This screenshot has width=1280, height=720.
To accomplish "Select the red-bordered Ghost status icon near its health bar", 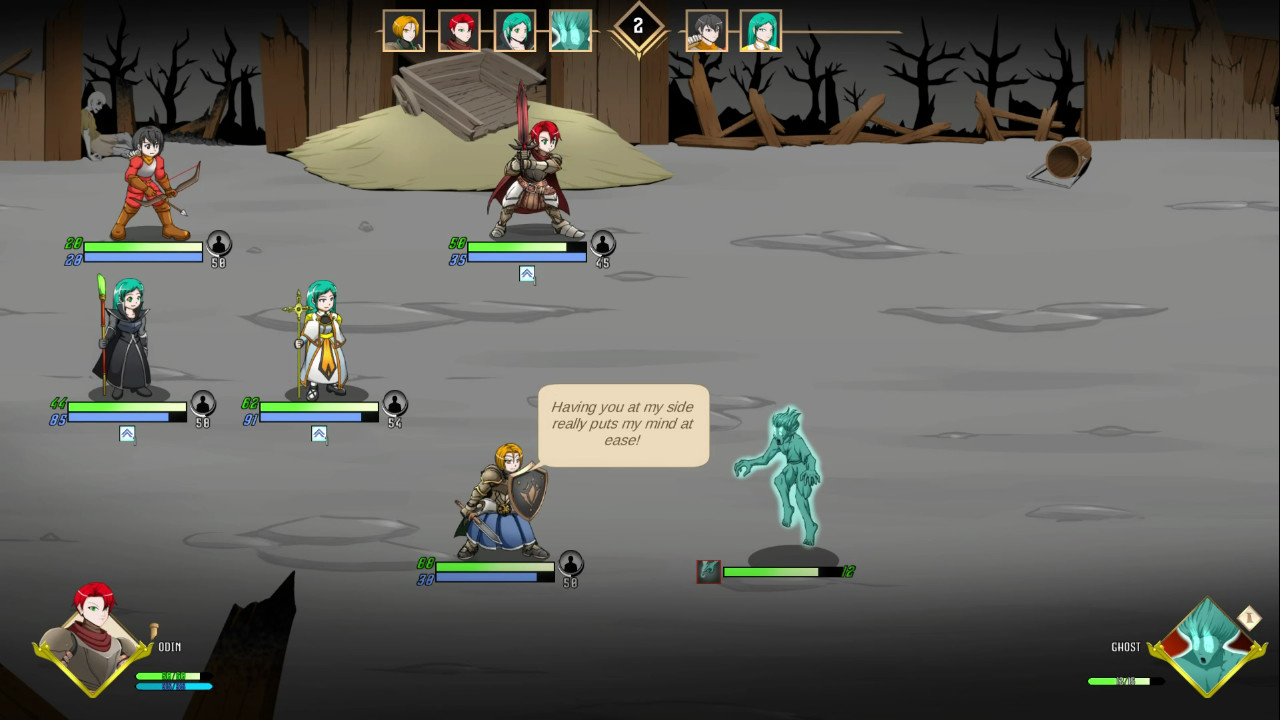I will tap(710, 569).
